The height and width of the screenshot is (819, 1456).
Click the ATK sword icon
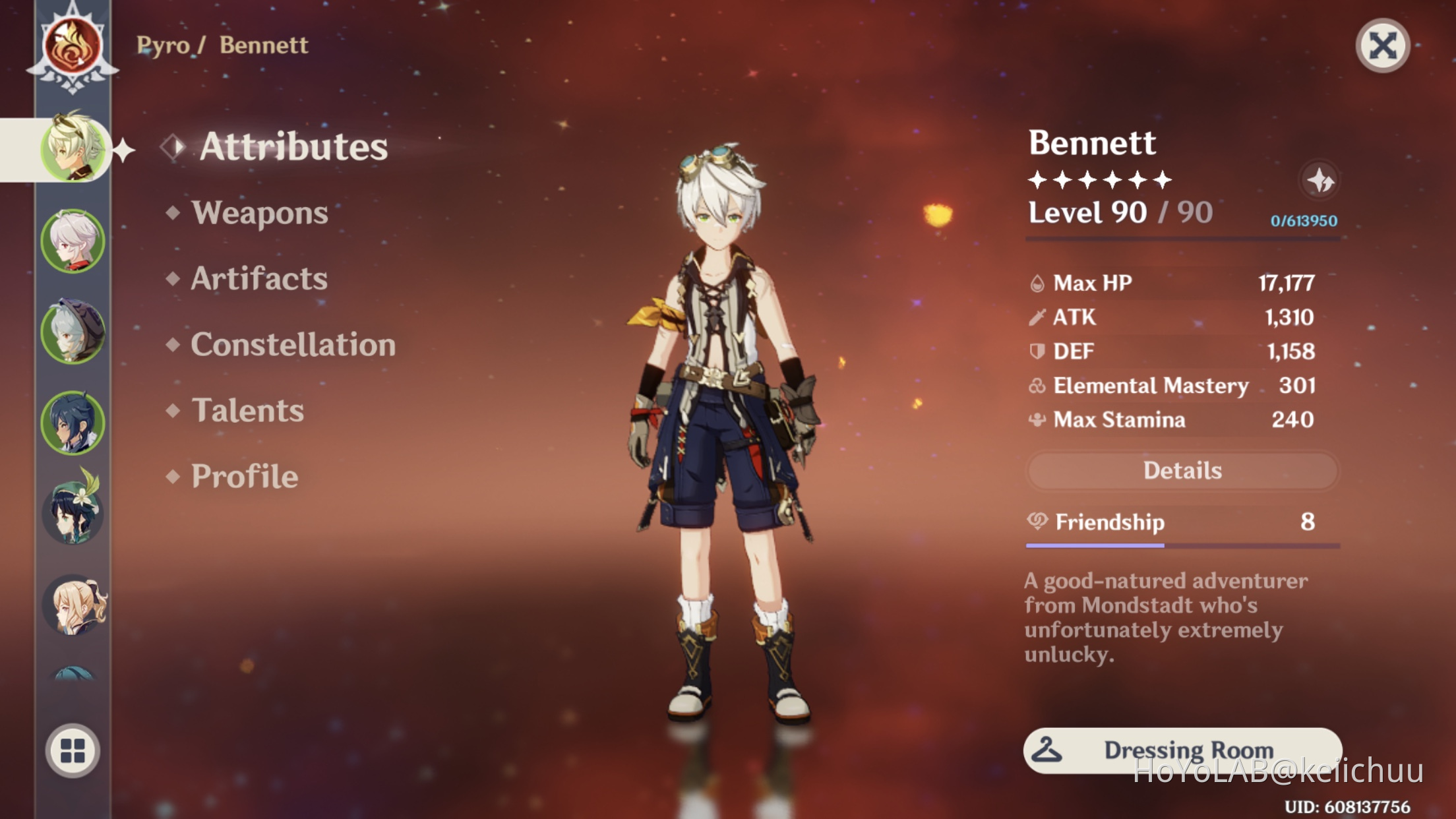coord(1038,317)
